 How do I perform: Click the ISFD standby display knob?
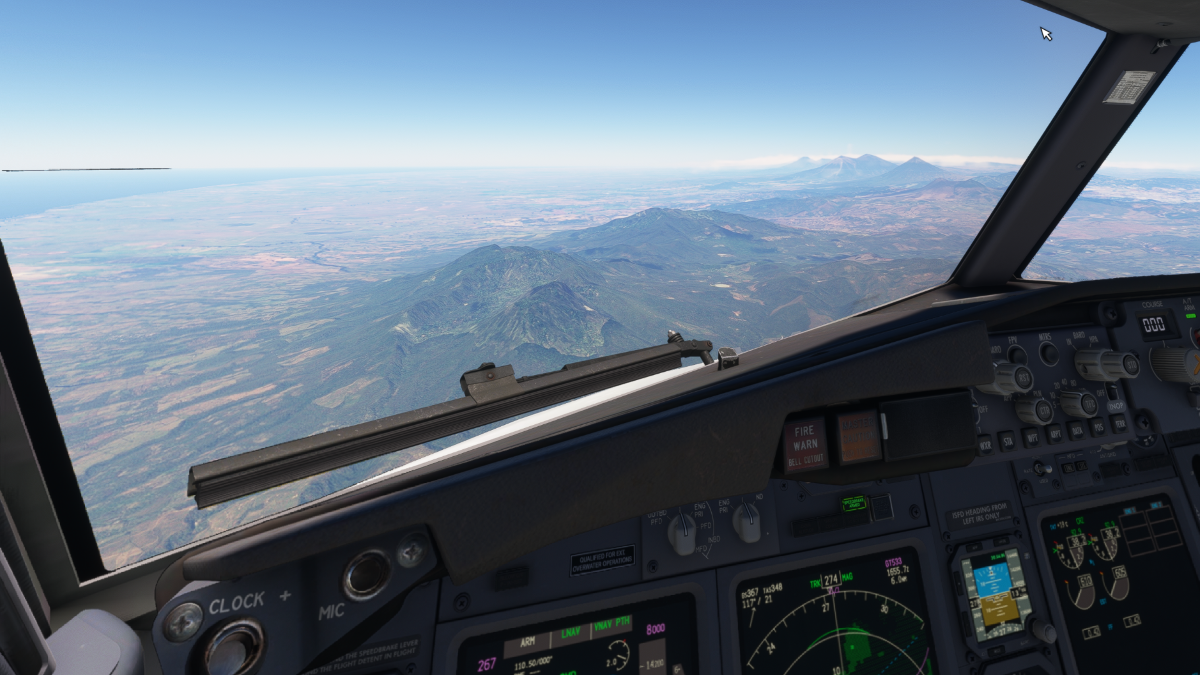click(x=1042, y=630)
